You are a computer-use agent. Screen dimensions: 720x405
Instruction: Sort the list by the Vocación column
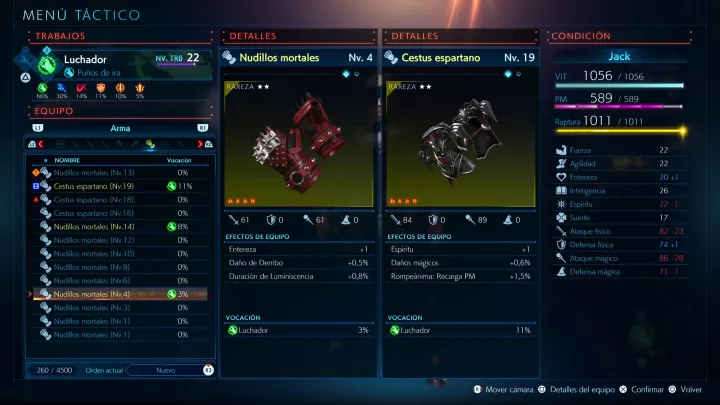(179, 160)
